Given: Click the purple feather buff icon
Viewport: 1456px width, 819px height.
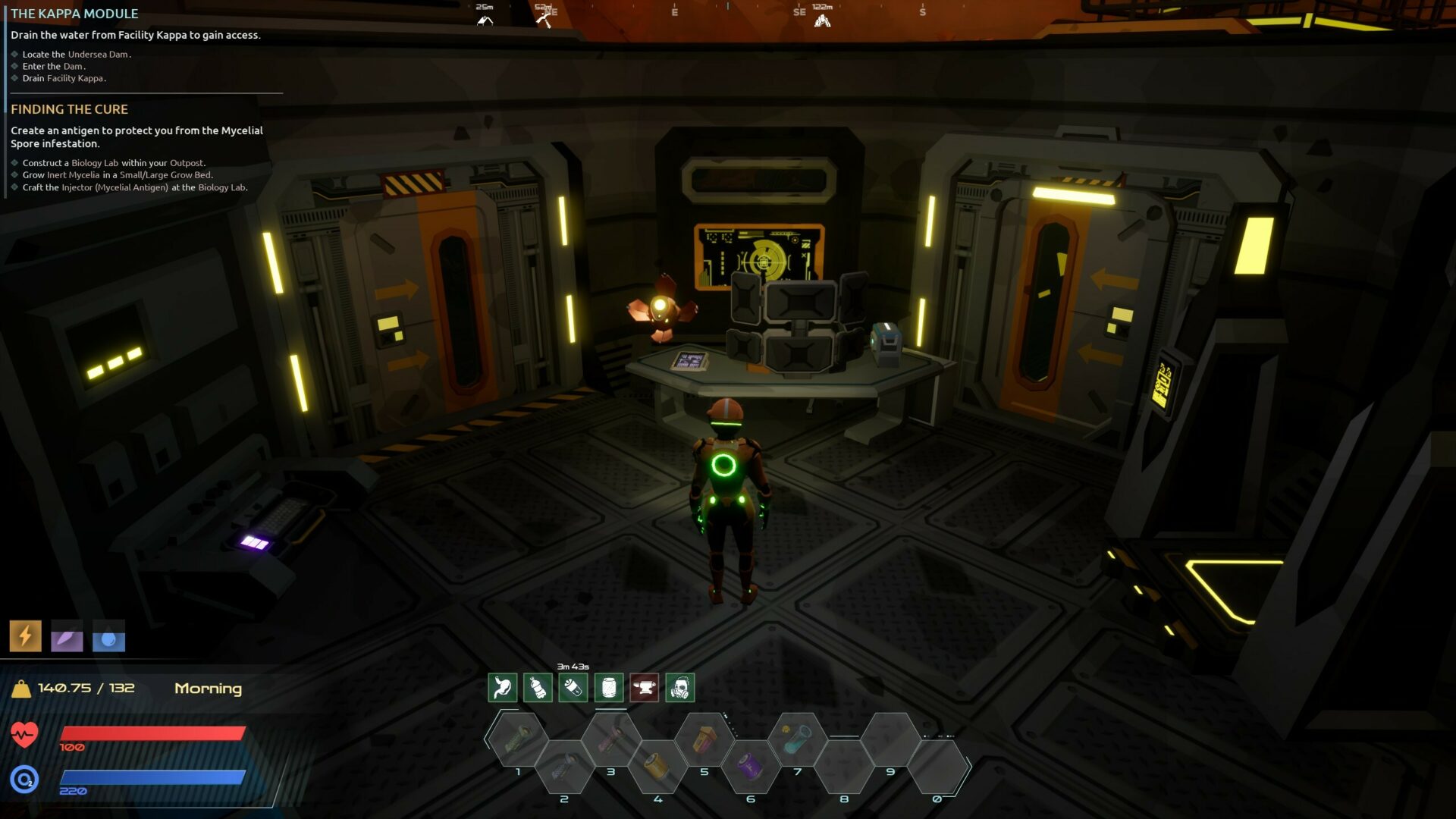Looking at the screenshot, I should click(x=67, y=638).
